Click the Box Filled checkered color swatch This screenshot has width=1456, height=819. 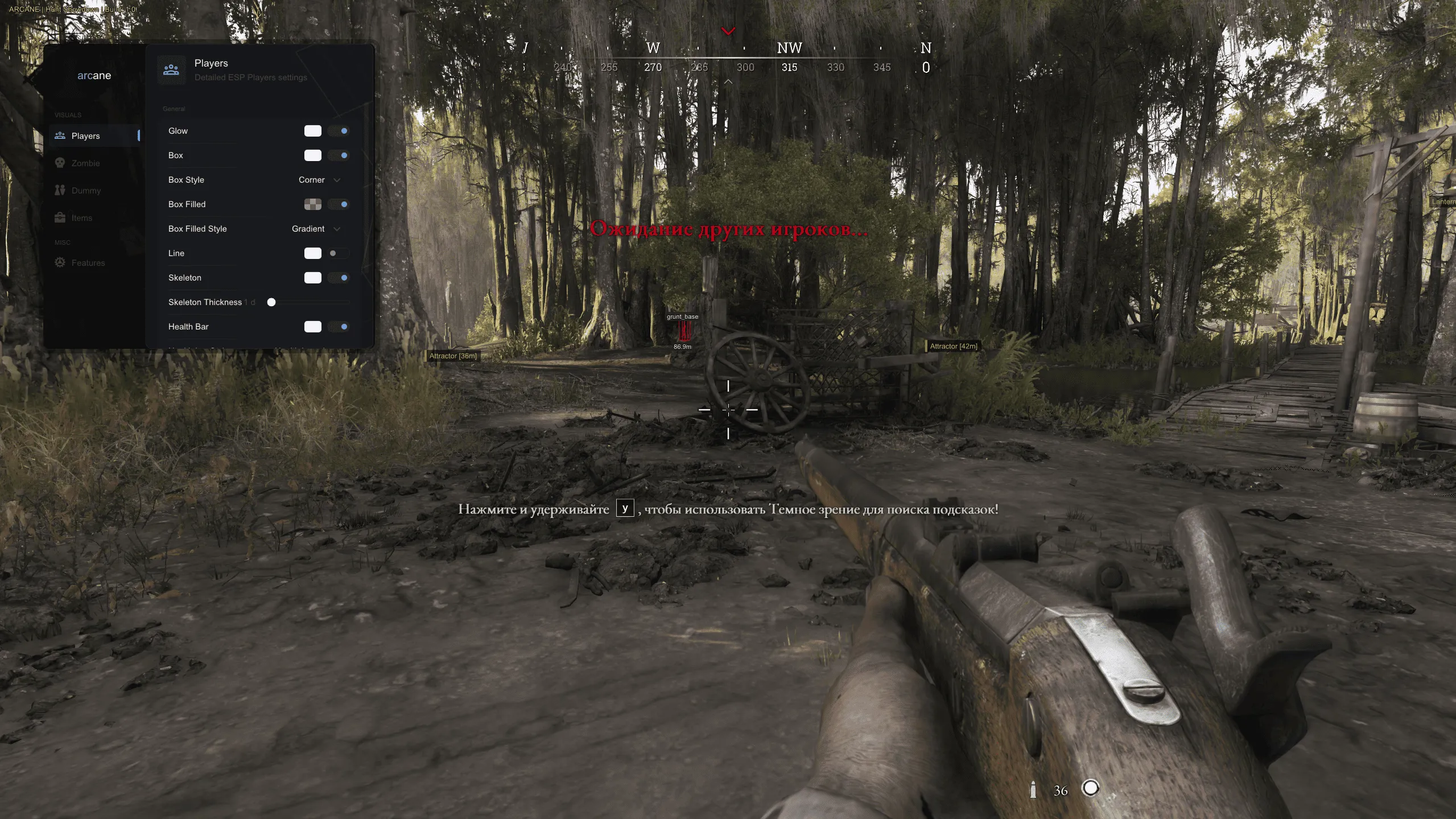(314, 204)
